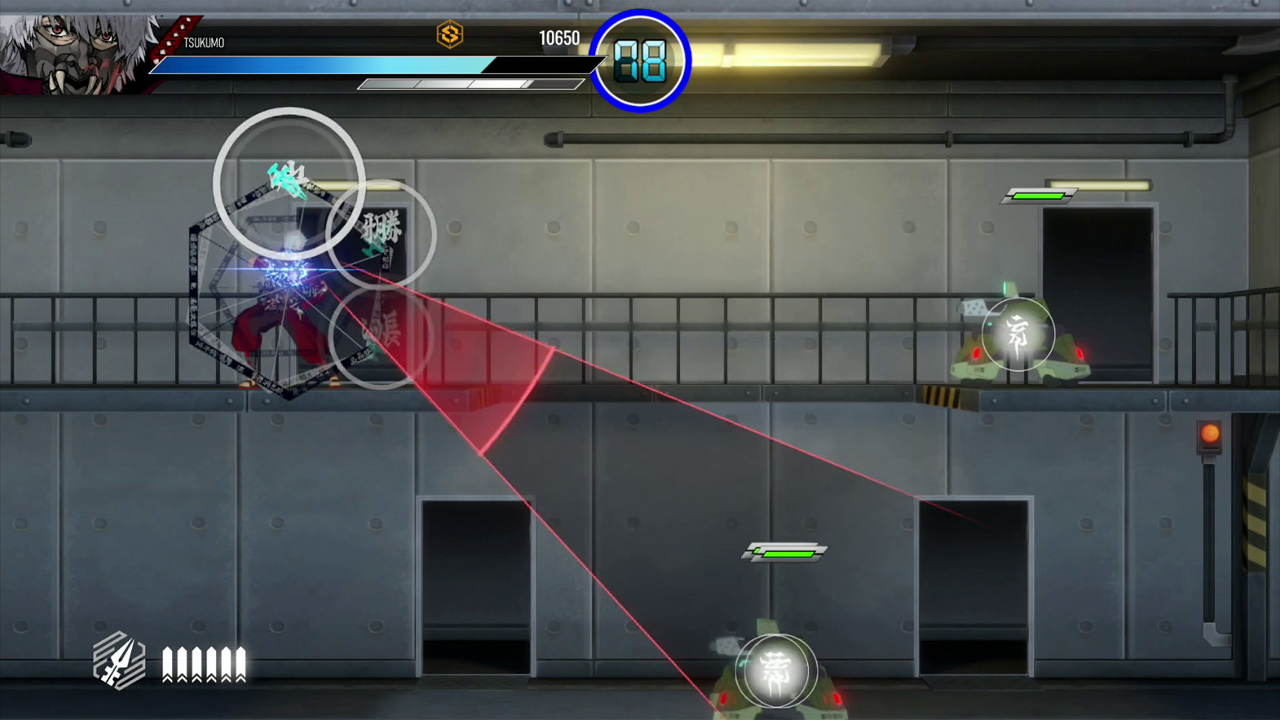
Task: Toggle the first white ammo pip
Action: 166,660
